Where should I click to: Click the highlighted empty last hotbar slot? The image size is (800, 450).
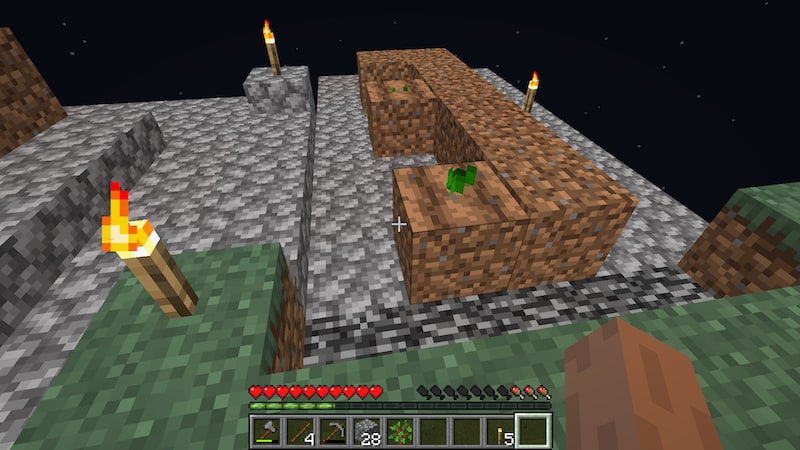[533, 431]
